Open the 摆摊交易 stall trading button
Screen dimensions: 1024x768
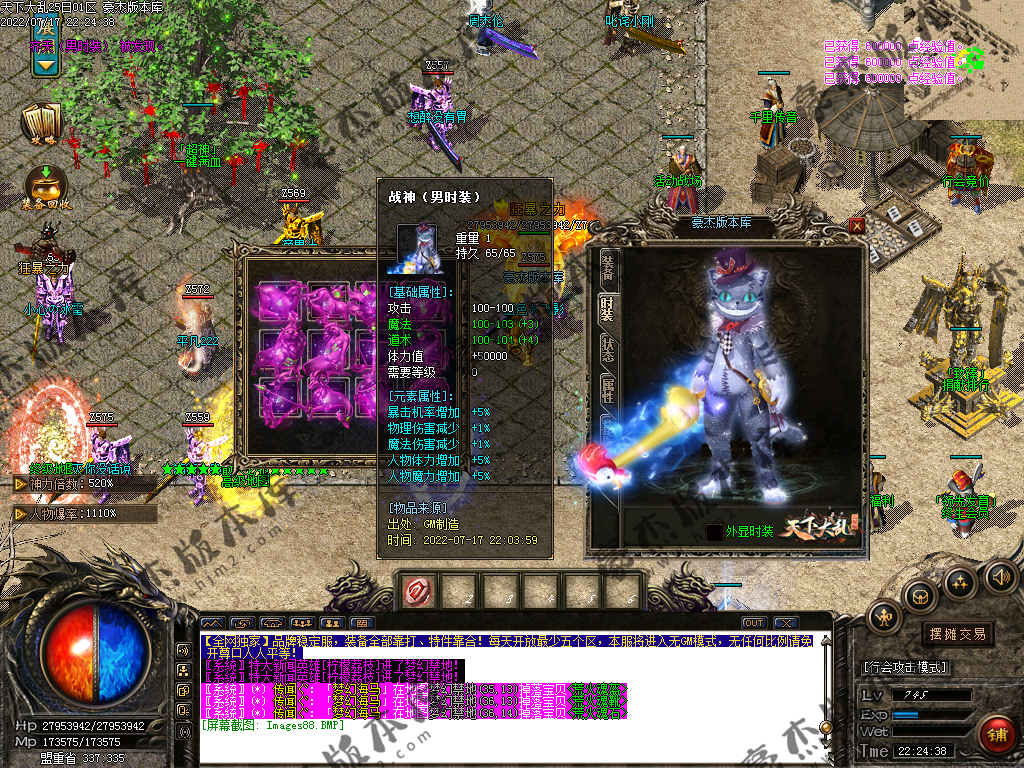(957, 634)
